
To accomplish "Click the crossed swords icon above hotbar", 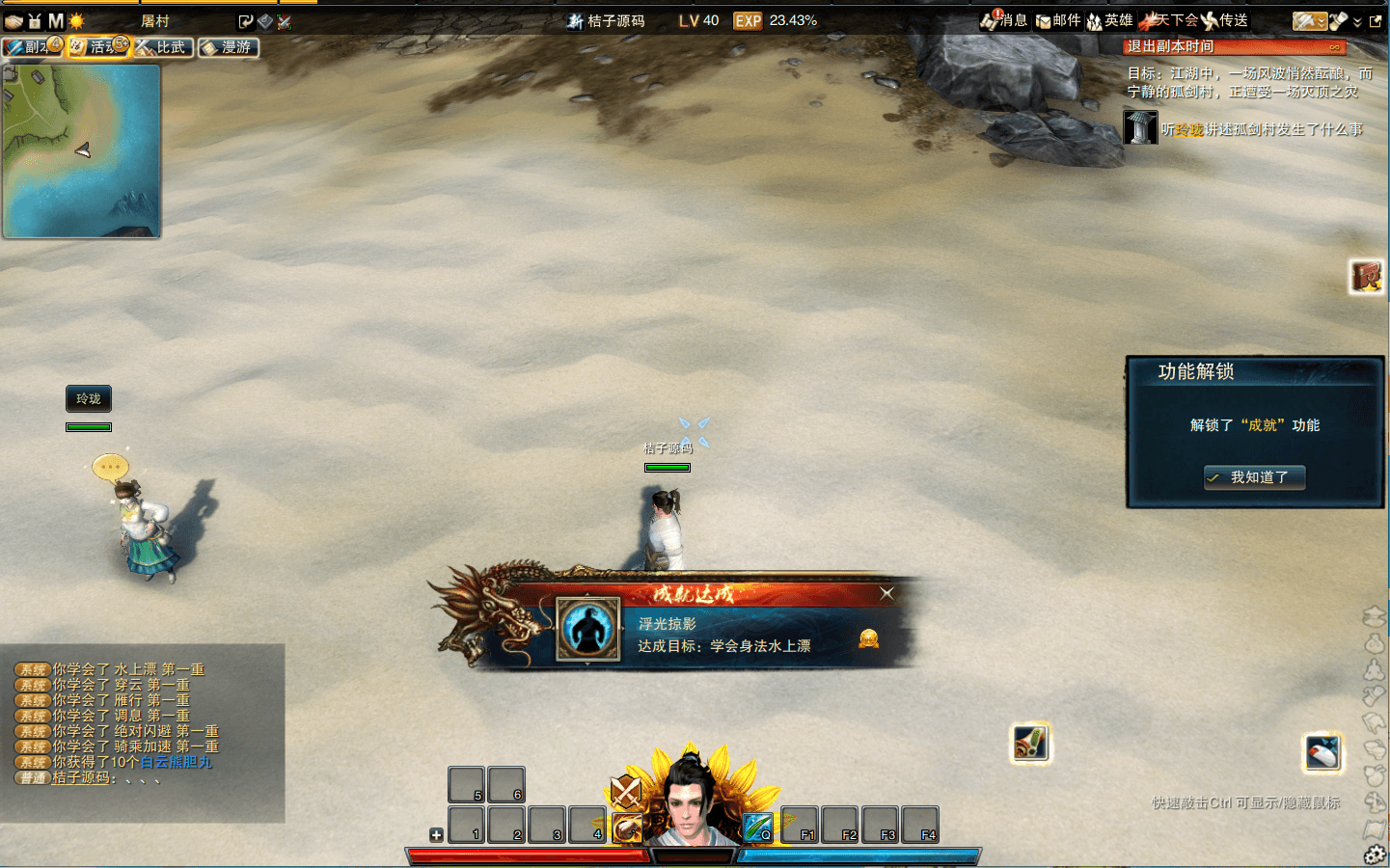I will (626, 792).
